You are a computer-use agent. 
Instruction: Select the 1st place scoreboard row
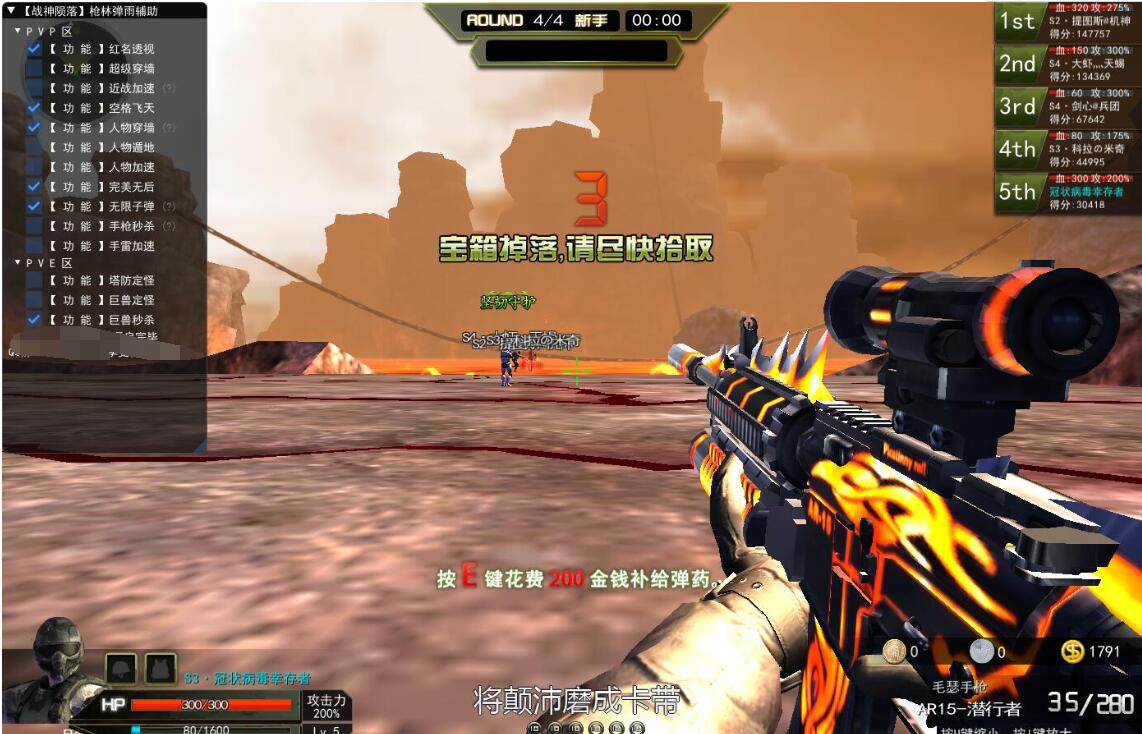point(1067,21)
